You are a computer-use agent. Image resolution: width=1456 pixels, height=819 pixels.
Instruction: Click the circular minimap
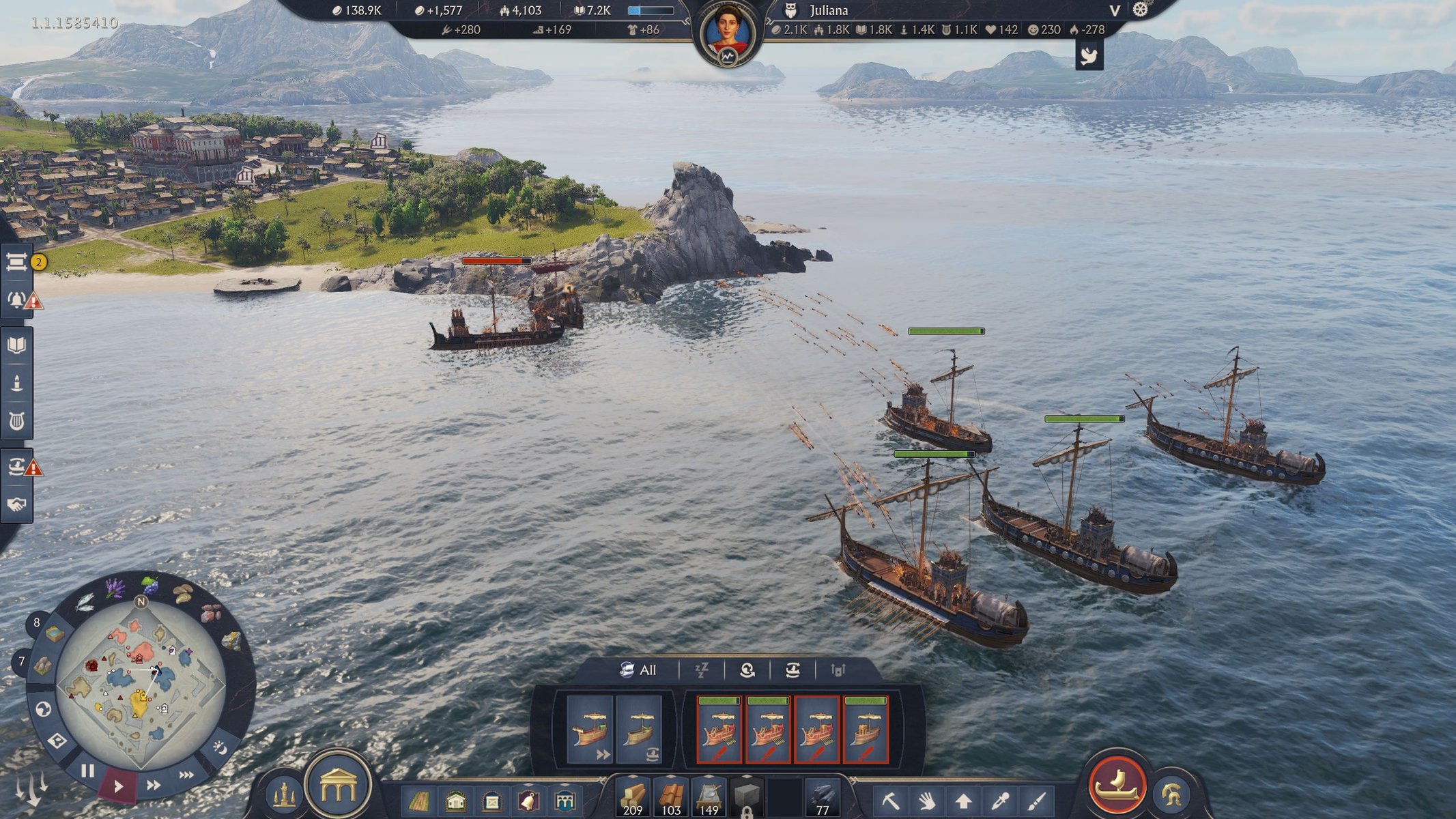click(141, 684)
